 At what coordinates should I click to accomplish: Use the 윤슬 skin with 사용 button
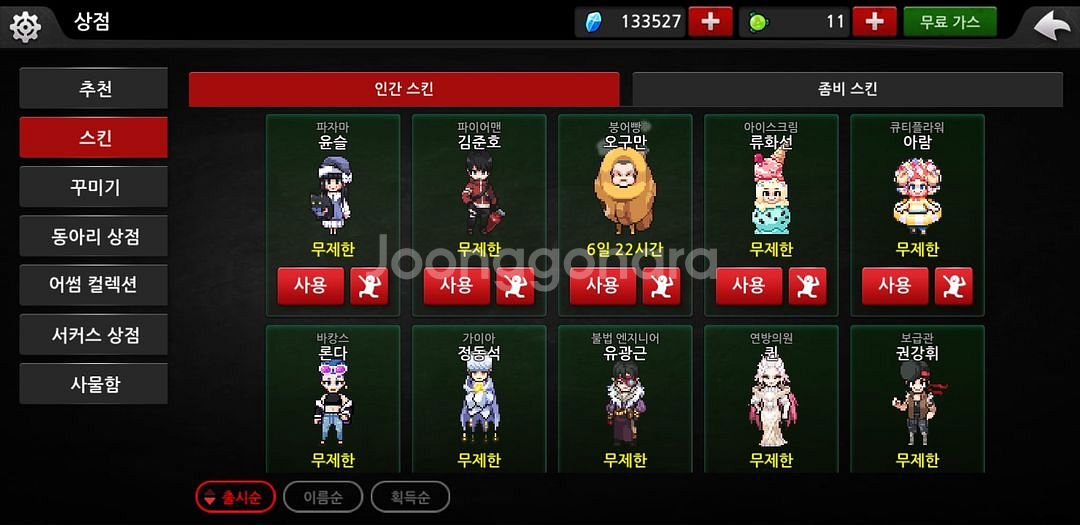(x=310, y=286)
